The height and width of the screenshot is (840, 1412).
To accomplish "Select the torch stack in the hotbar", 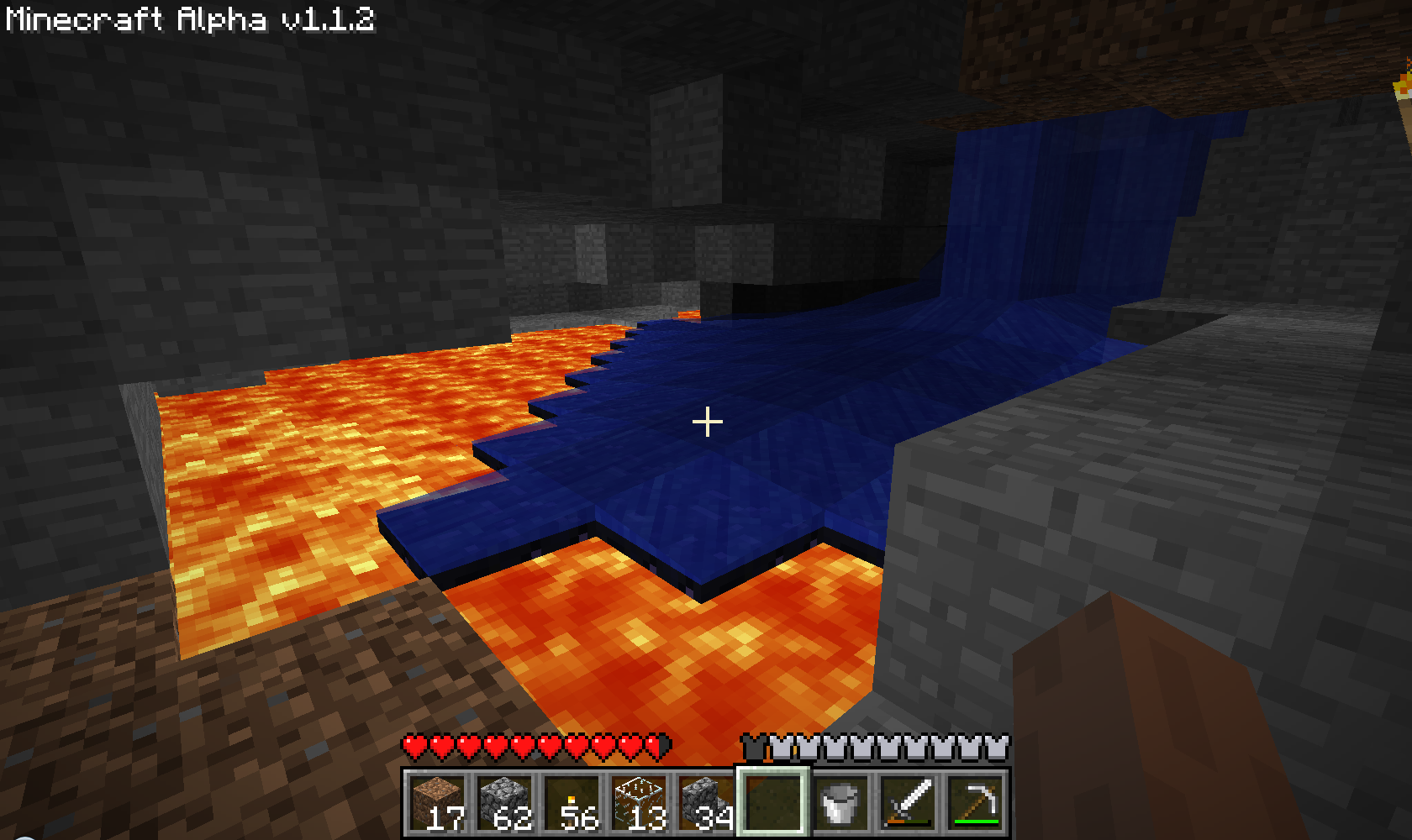I will coord(572,802).
